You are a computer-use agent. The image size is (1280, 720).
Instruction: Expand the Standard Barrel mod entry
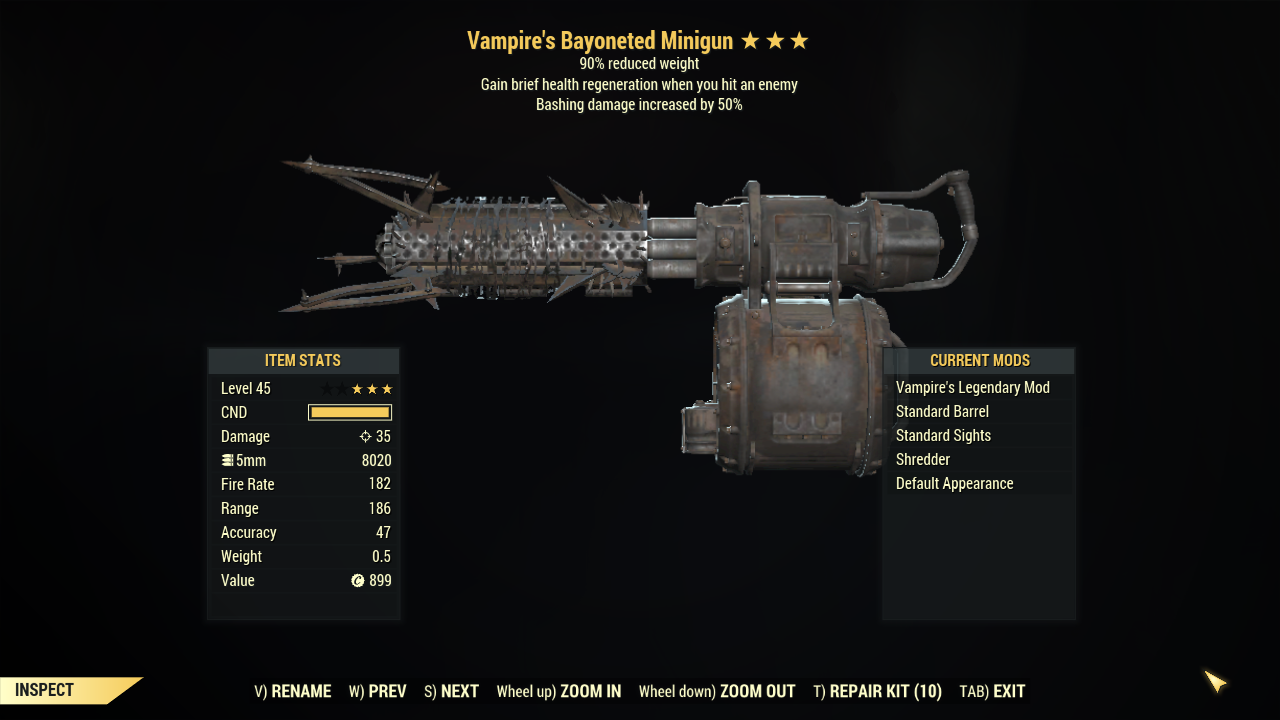pos(942,411)
